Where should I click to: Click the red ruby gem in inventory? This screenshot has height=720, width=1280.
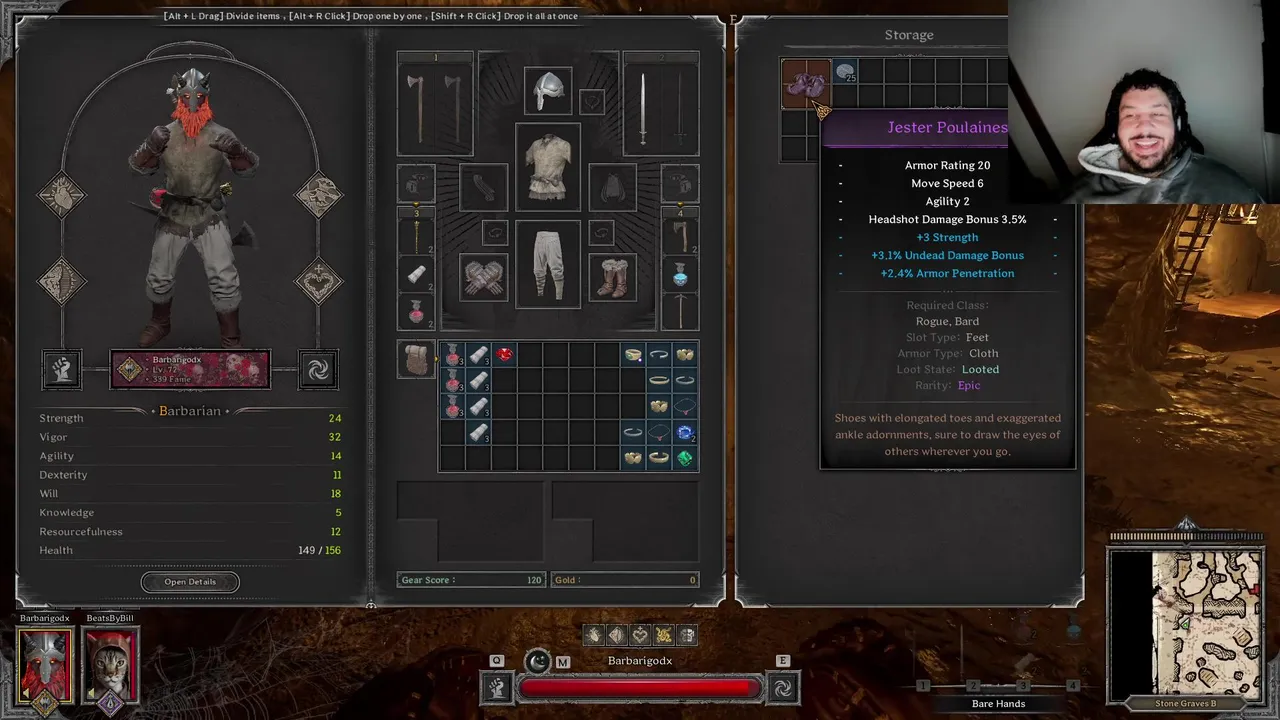(x=504, y=355)
